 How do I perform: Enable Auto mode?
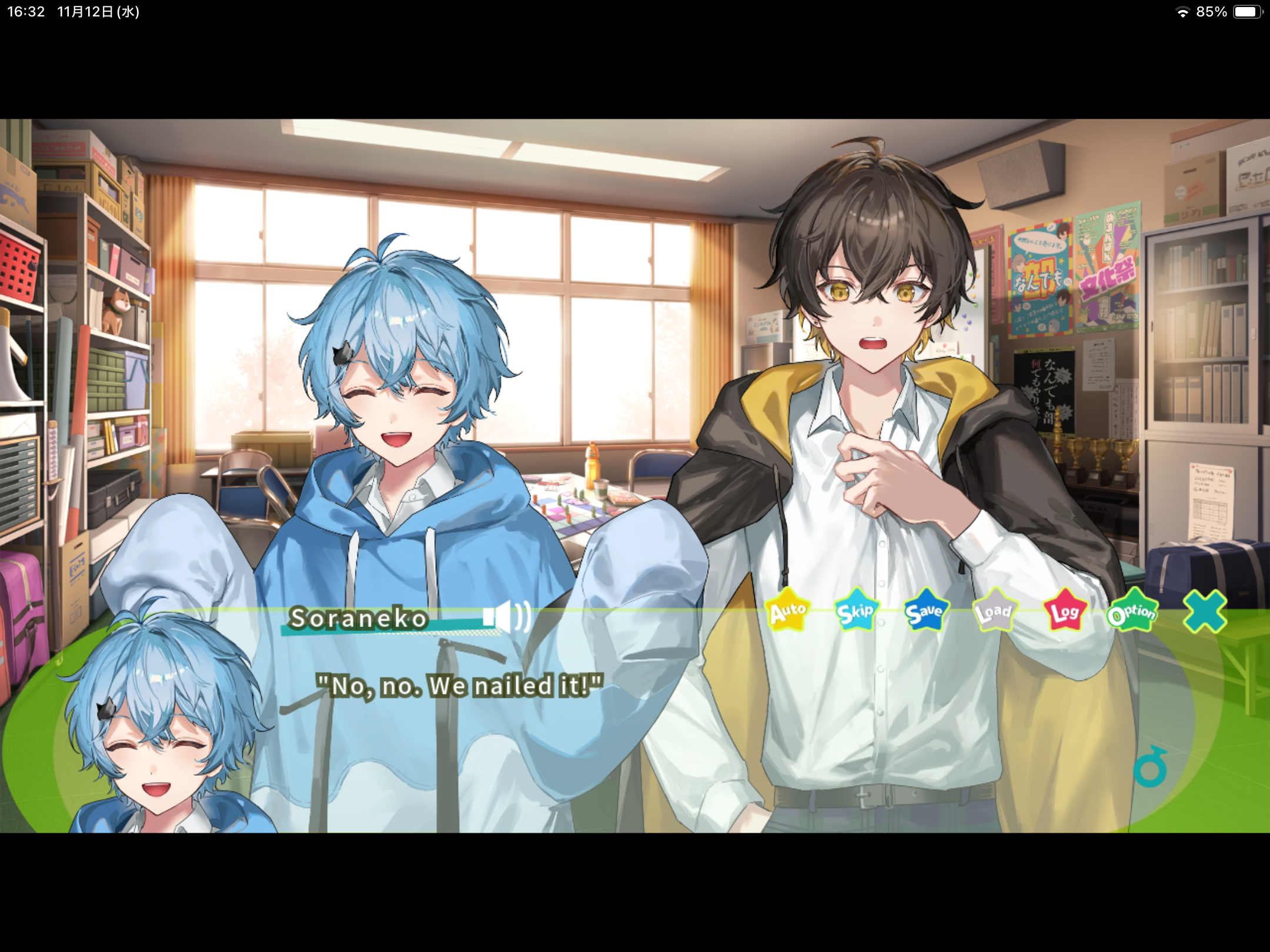788,611
